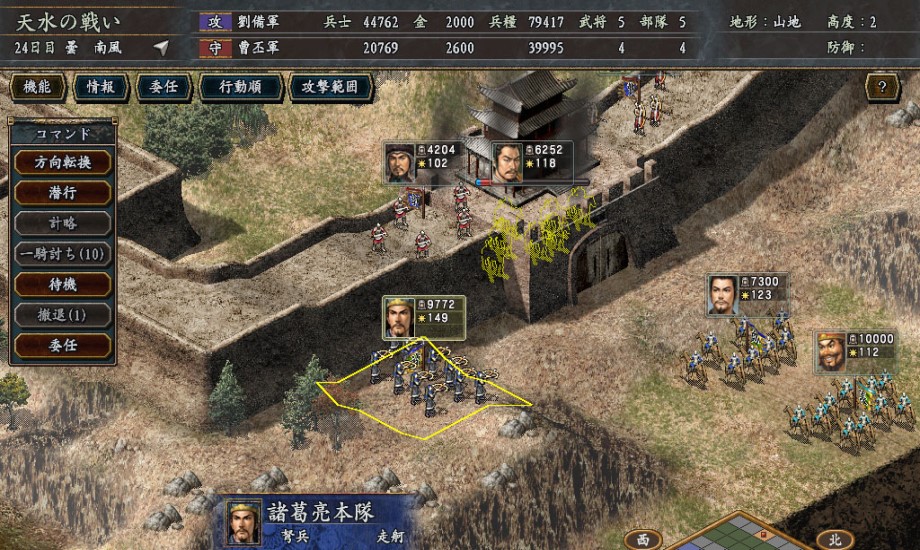The image size is (920, 550).
Task: Select the top-bar 委任 delegate button
Action: coord(162,88)
